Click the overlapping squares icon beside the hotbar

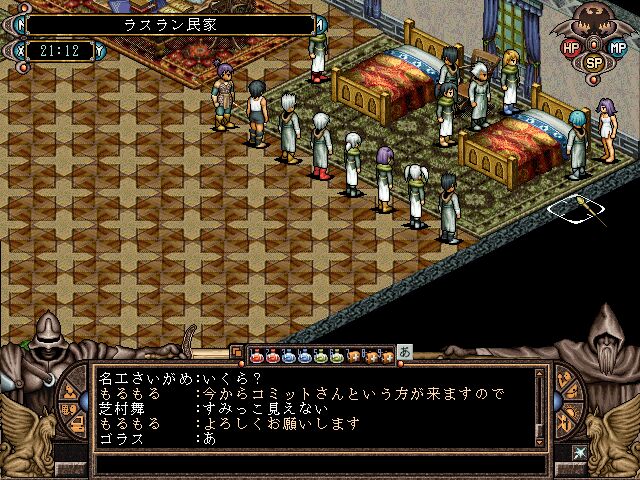pos(237,353)
